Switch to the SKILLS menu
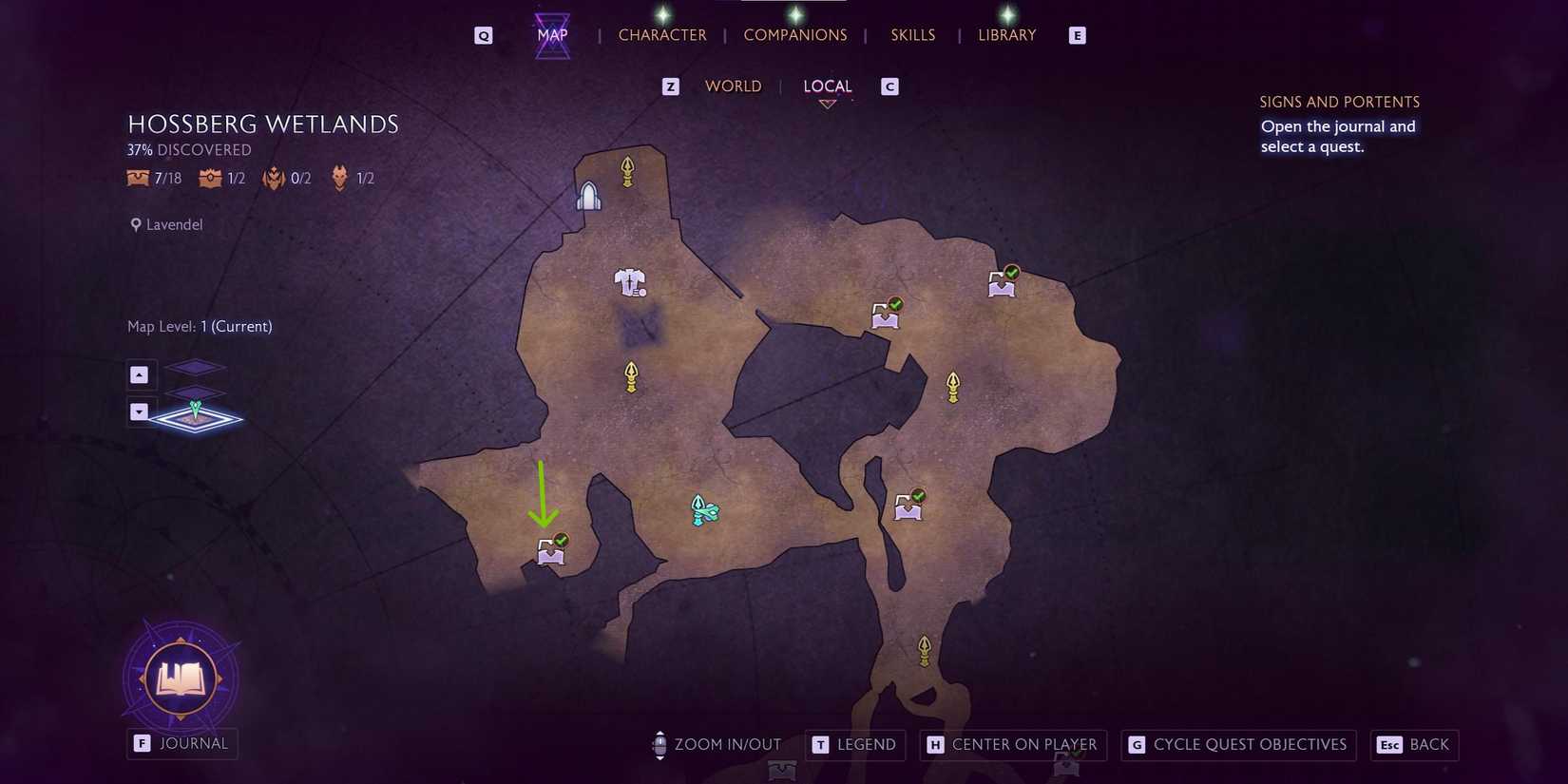This screenshot has width=1568, height=784. tap(912, 34)
